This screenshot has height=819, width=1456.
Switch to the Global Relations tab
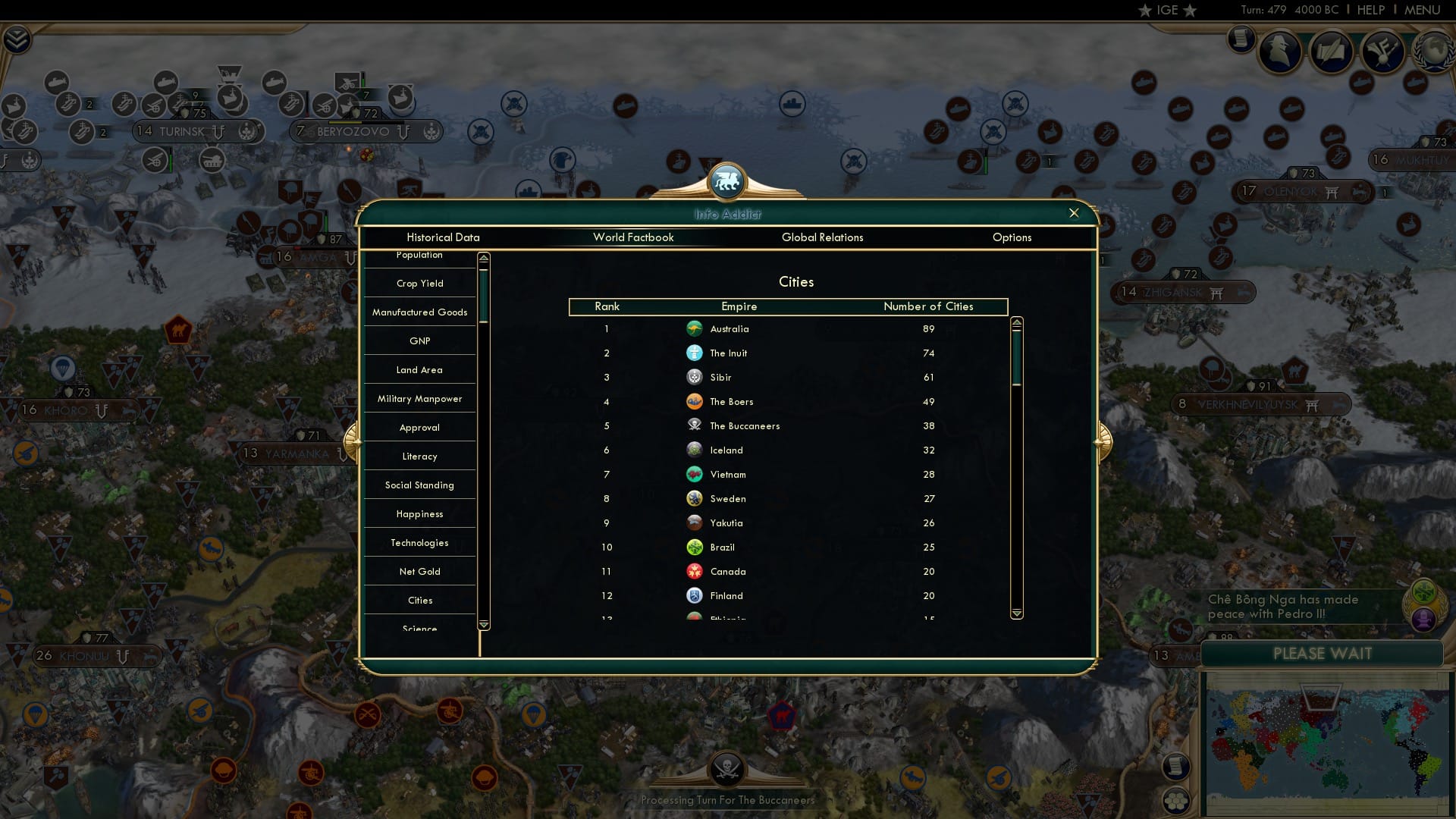click(x=823, y=237)
